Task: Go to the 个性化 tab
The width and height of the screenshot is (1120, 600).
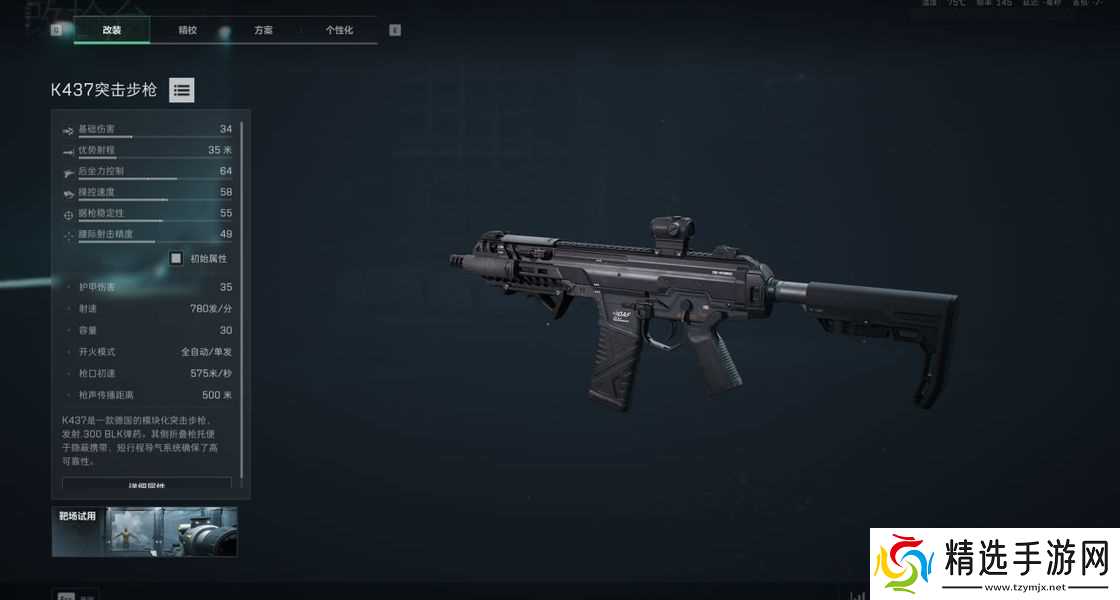Action: point(339,30)
